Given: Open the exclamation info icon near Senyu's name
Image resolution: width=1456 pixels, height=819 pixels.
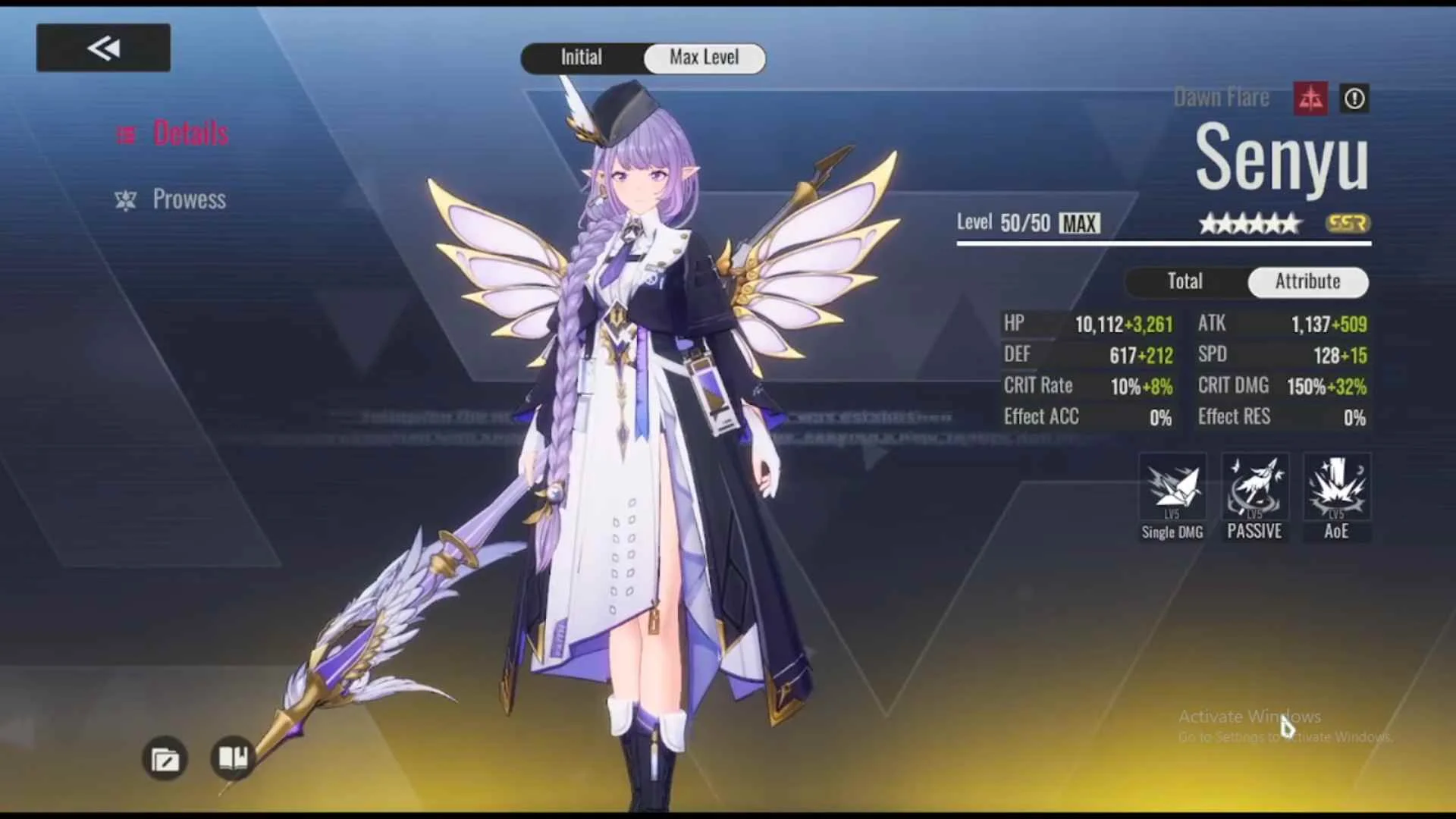Looking at the screenshot, I should [1354, 98].
